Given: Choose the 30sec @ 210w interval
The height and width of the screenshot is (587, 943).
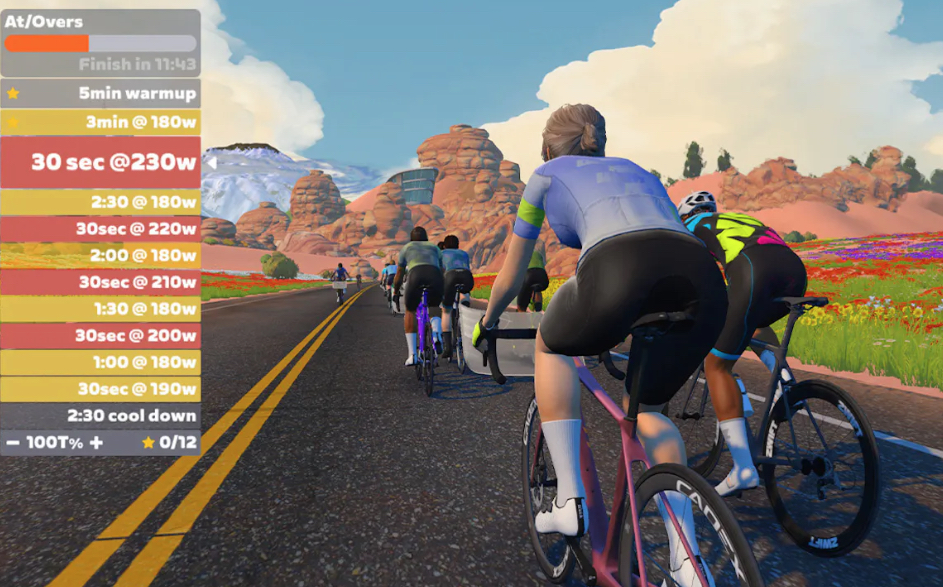Looking at the screenshot, I should tap(100, 282).
